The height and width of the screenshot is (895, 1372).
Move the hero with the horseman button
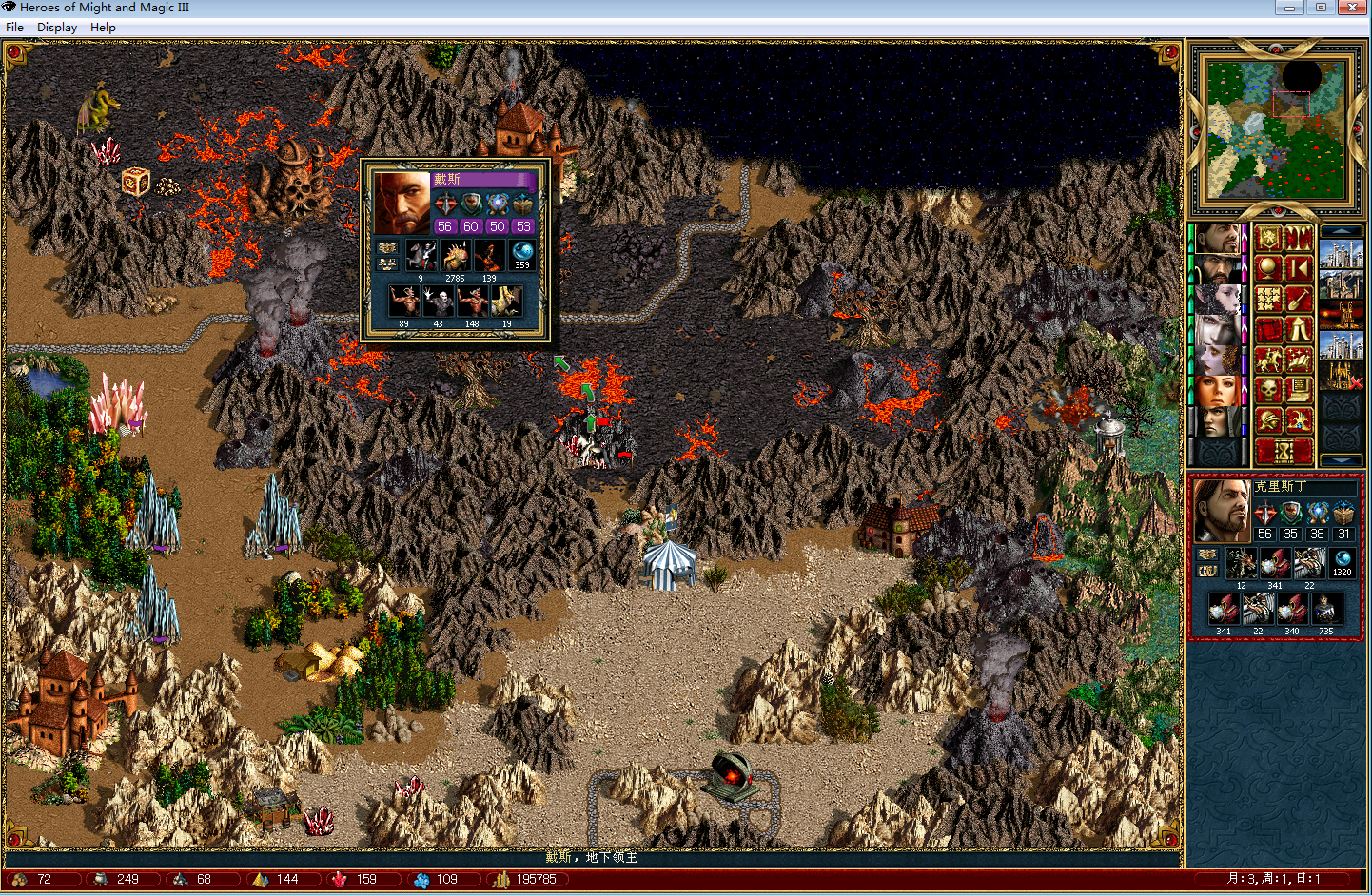tap(1267, 360)
